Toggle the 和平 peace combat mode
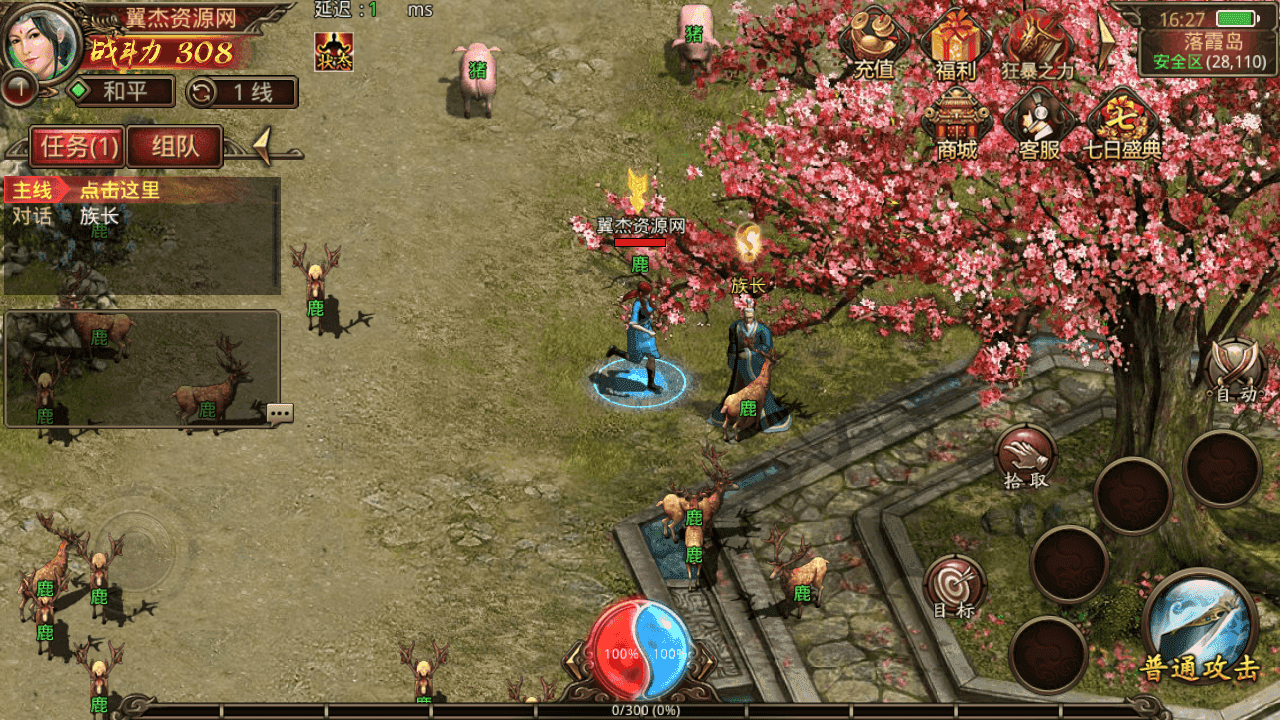The height and width of the screenshot is (720, 1280). tap(120, 92)
